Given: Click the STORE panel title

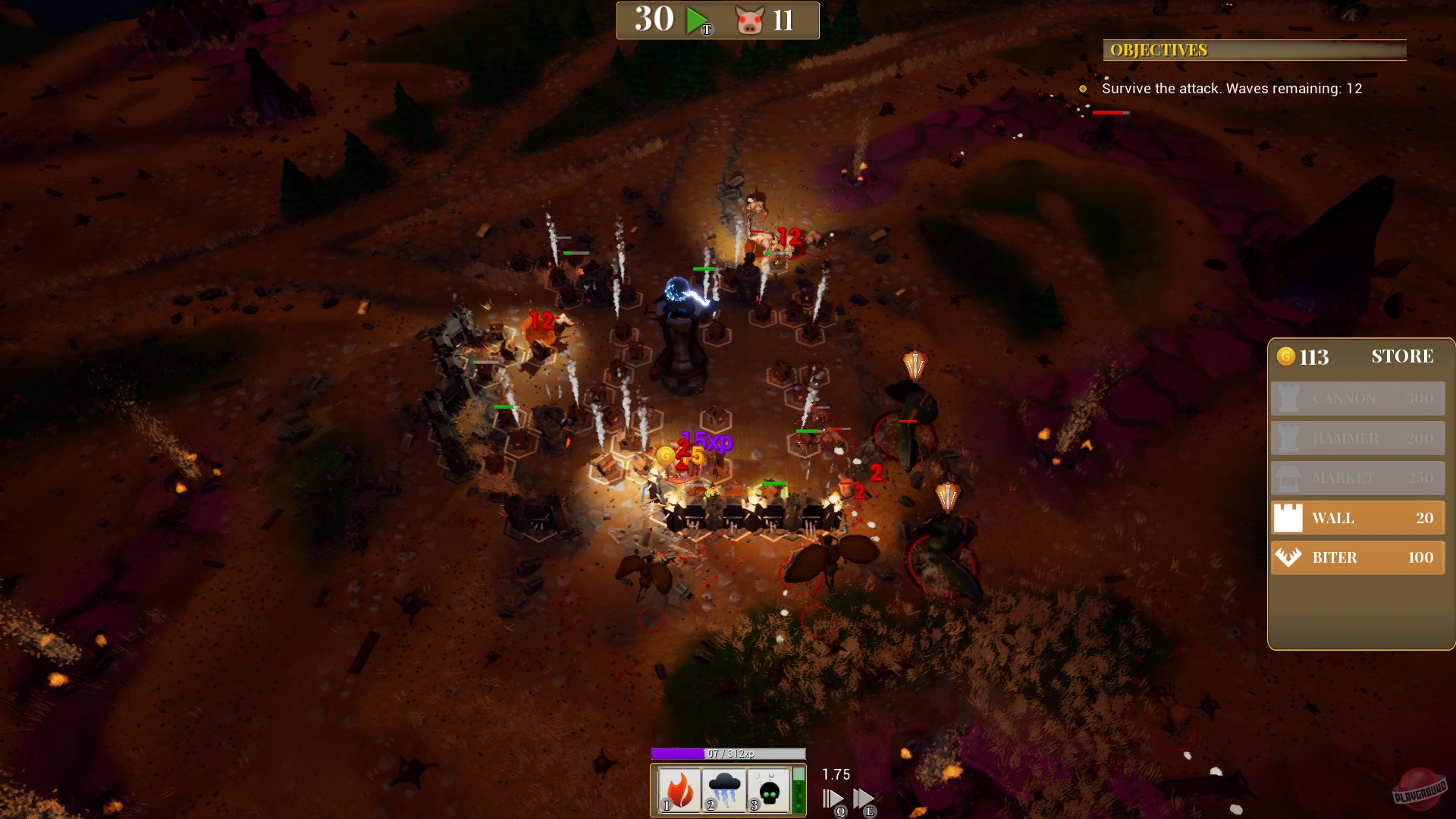Looking at the screenshot, I should point(1402,356).
